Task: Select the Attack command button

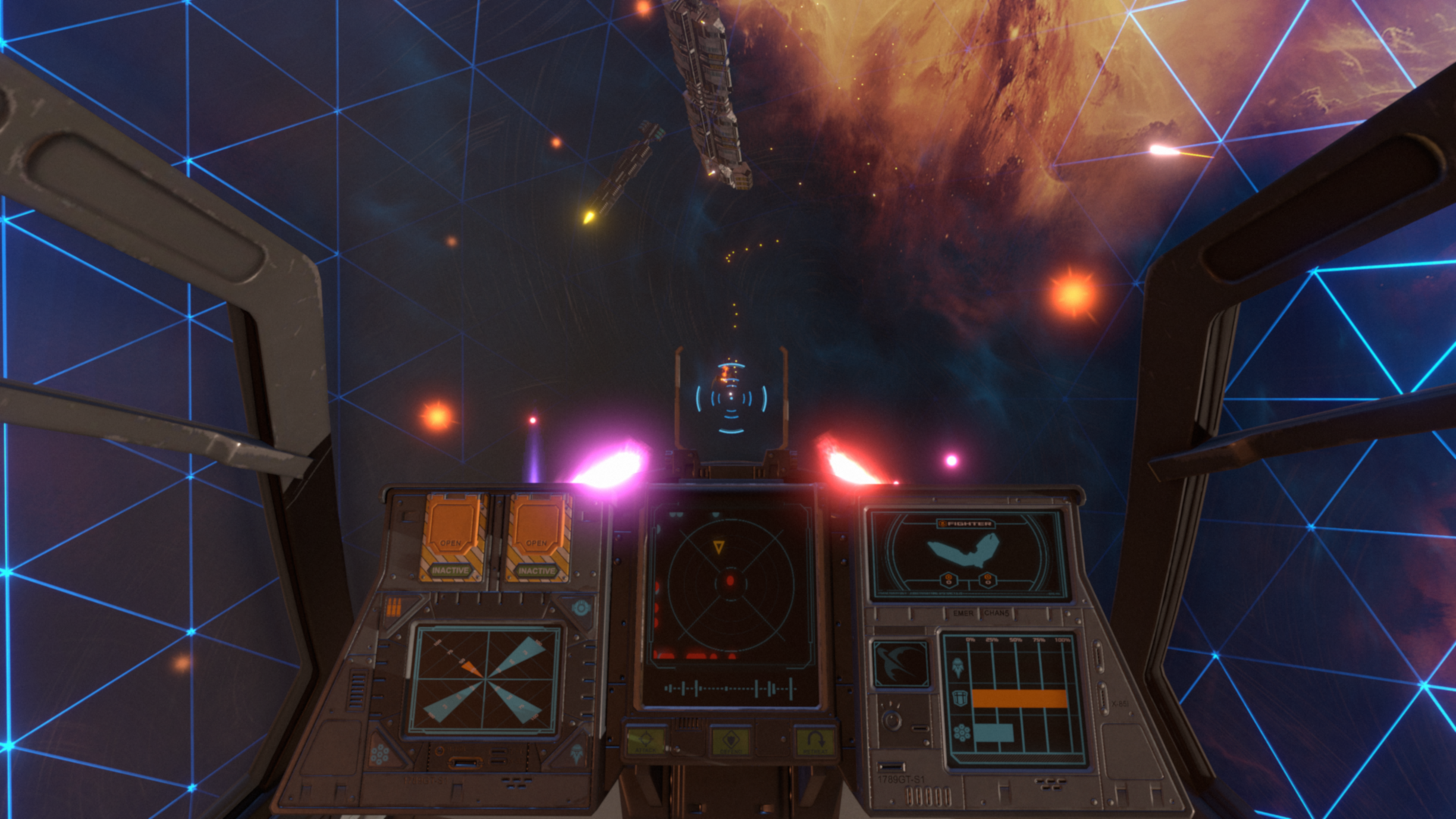Action: (646, 741)
